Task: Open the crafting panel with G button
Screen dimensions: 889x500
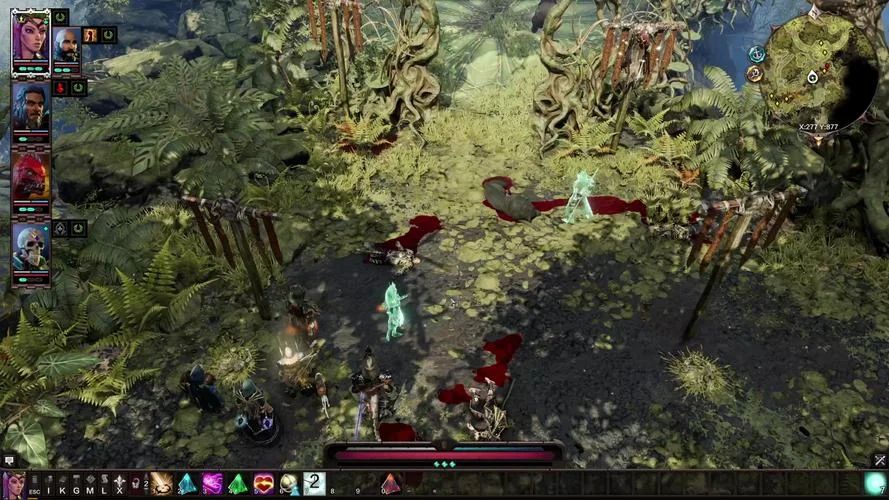Action: click(76, 486)
